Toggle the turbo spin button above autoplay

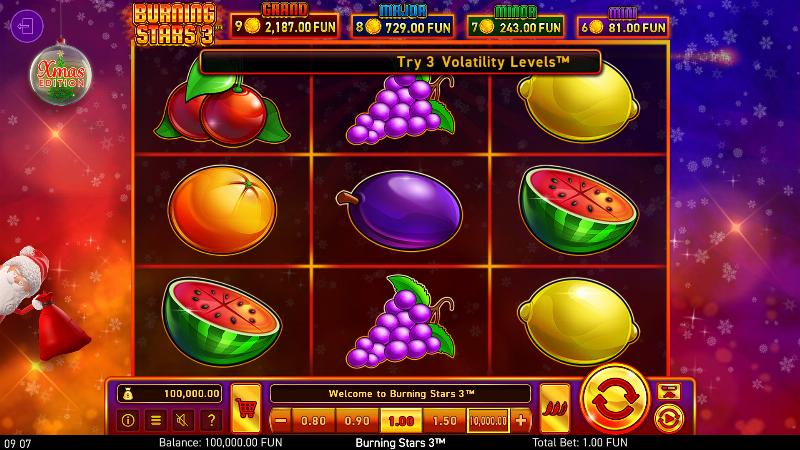point(667,389)
